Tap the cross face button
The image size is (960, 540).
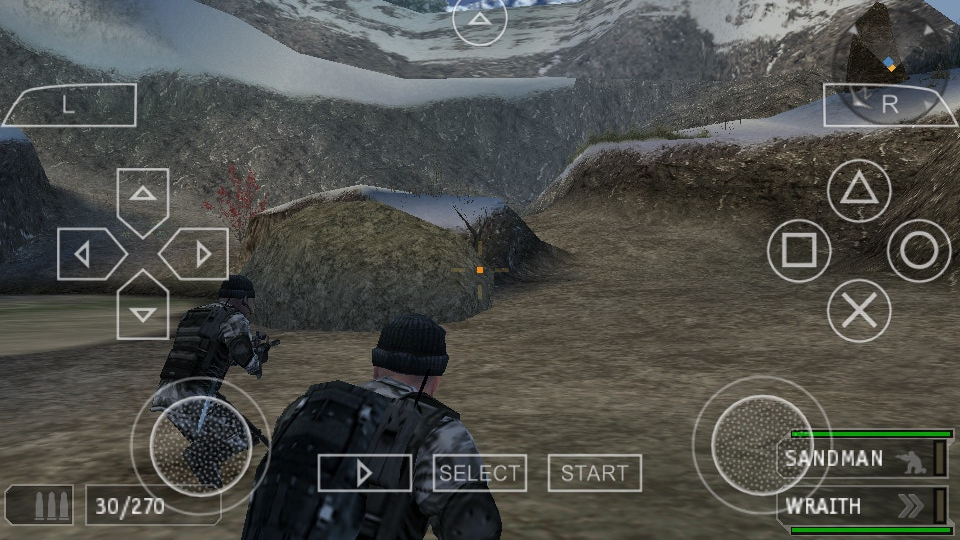[x=858, y=311]
